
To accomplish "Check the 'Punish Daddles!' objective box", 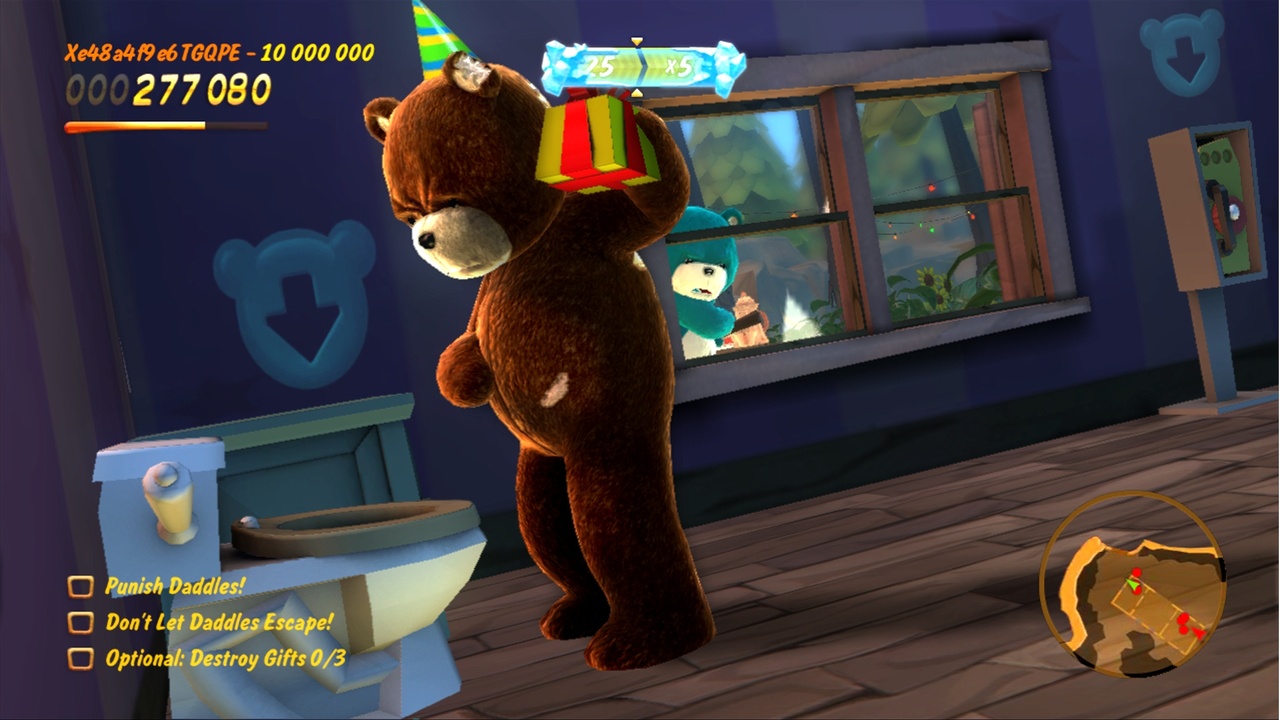I will coord(80,587).
